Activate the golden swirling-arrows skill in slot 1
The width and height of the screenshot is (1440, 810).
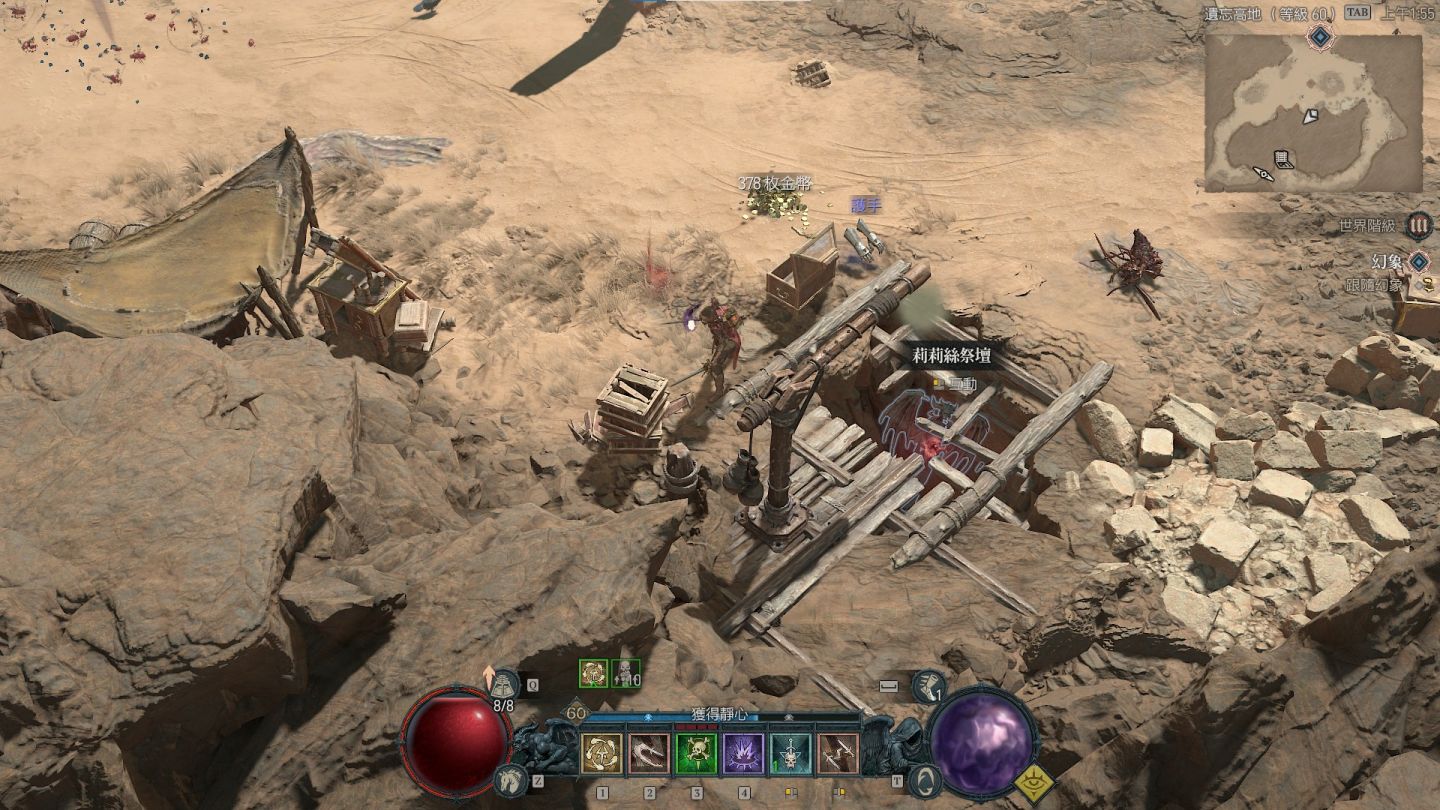click(602, 754)
